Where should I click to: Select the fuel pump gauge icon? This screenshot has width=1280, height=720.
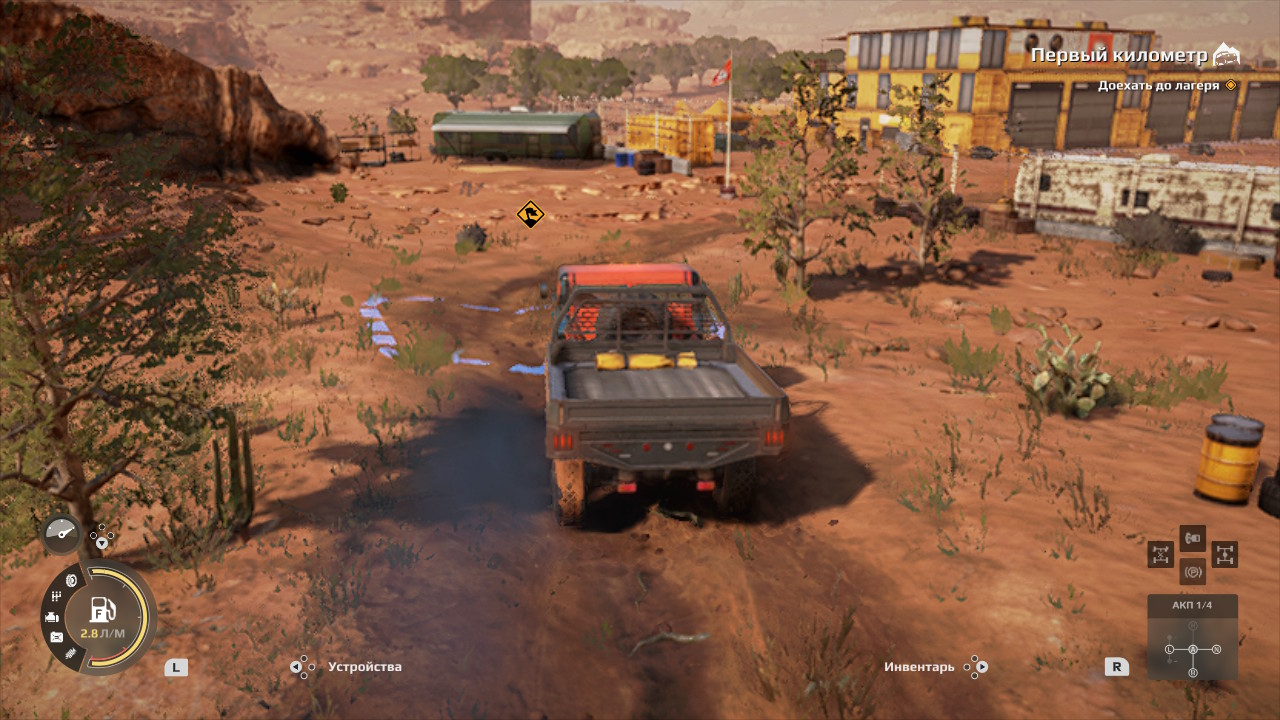point(103,609)
